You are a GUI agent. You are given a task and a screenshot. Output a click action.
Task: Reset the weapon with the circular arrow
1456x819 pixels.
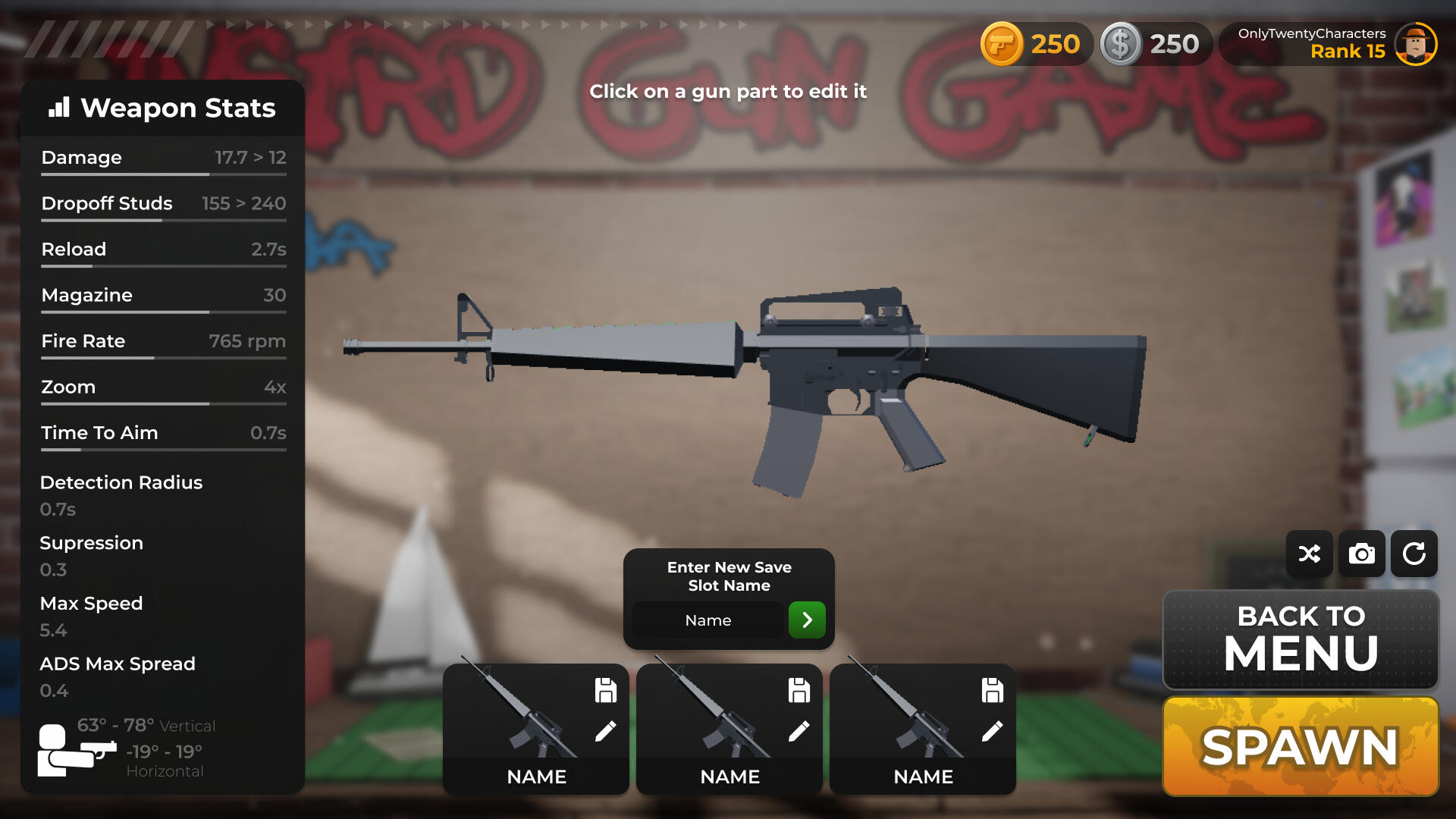pos(1414,554)
